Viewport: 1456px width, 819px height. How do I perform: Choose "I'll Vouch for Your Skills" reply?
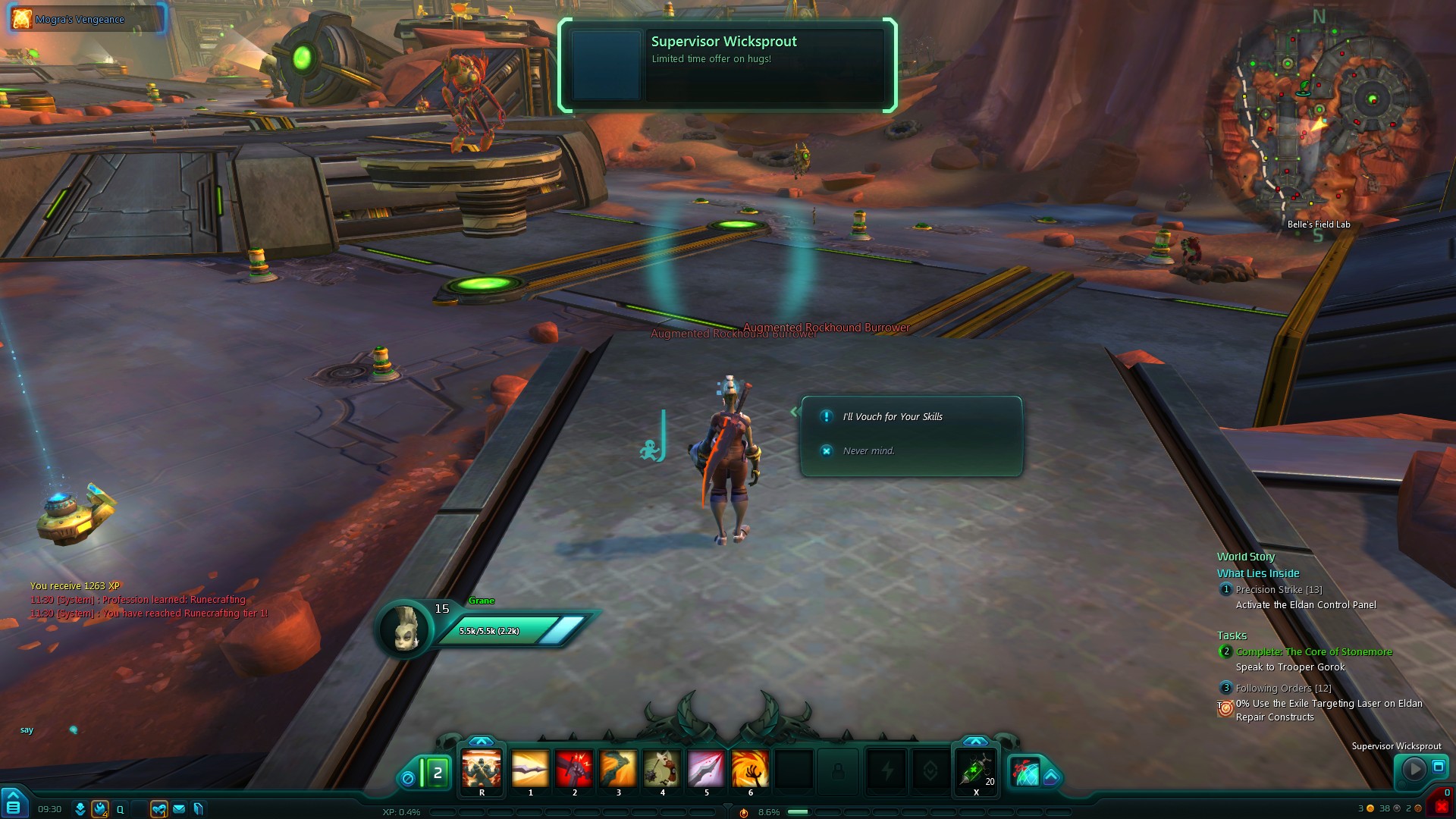(893, 416)
